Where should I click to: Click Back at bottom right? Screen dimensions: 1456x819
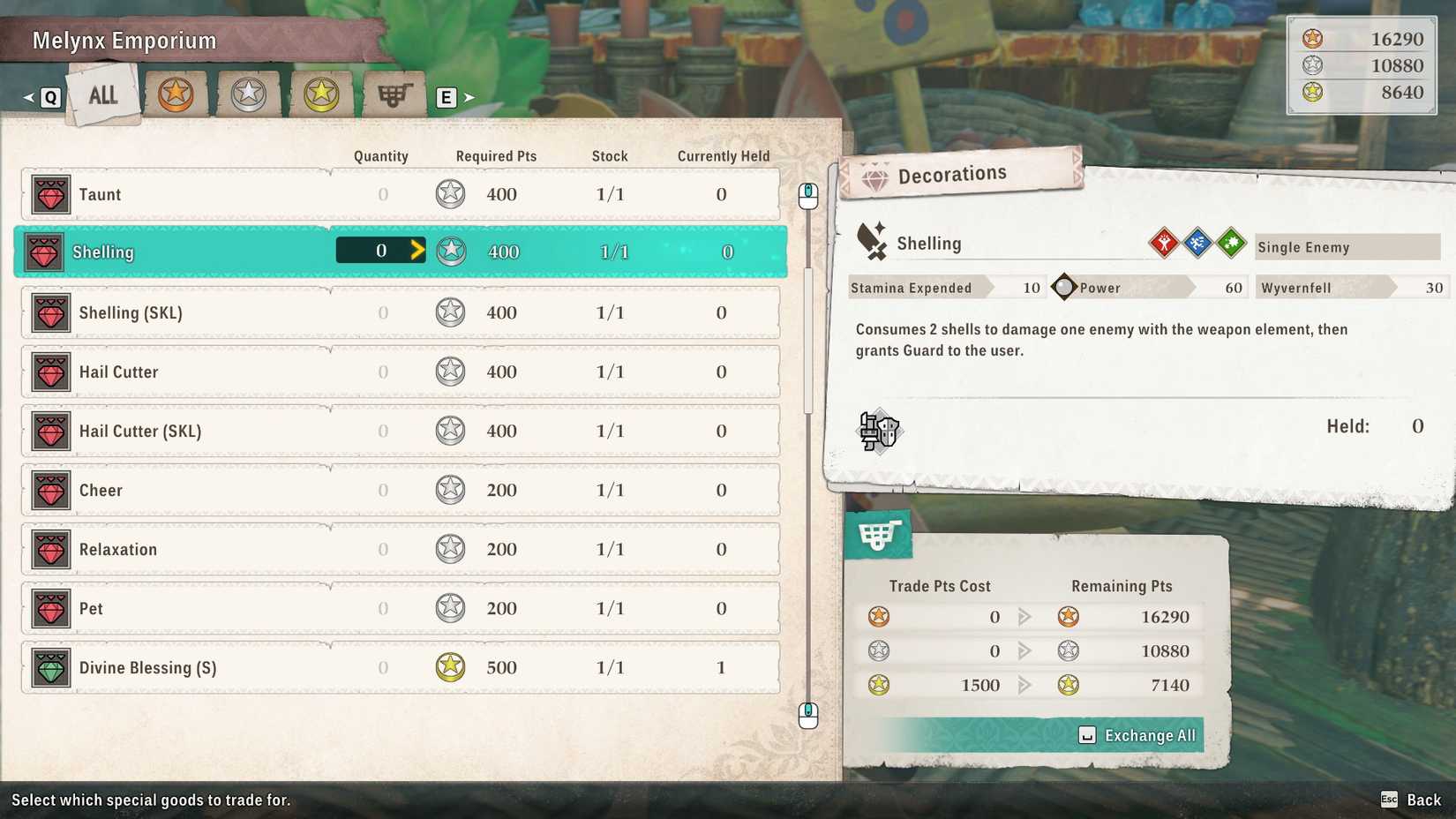coord(1422,800)
